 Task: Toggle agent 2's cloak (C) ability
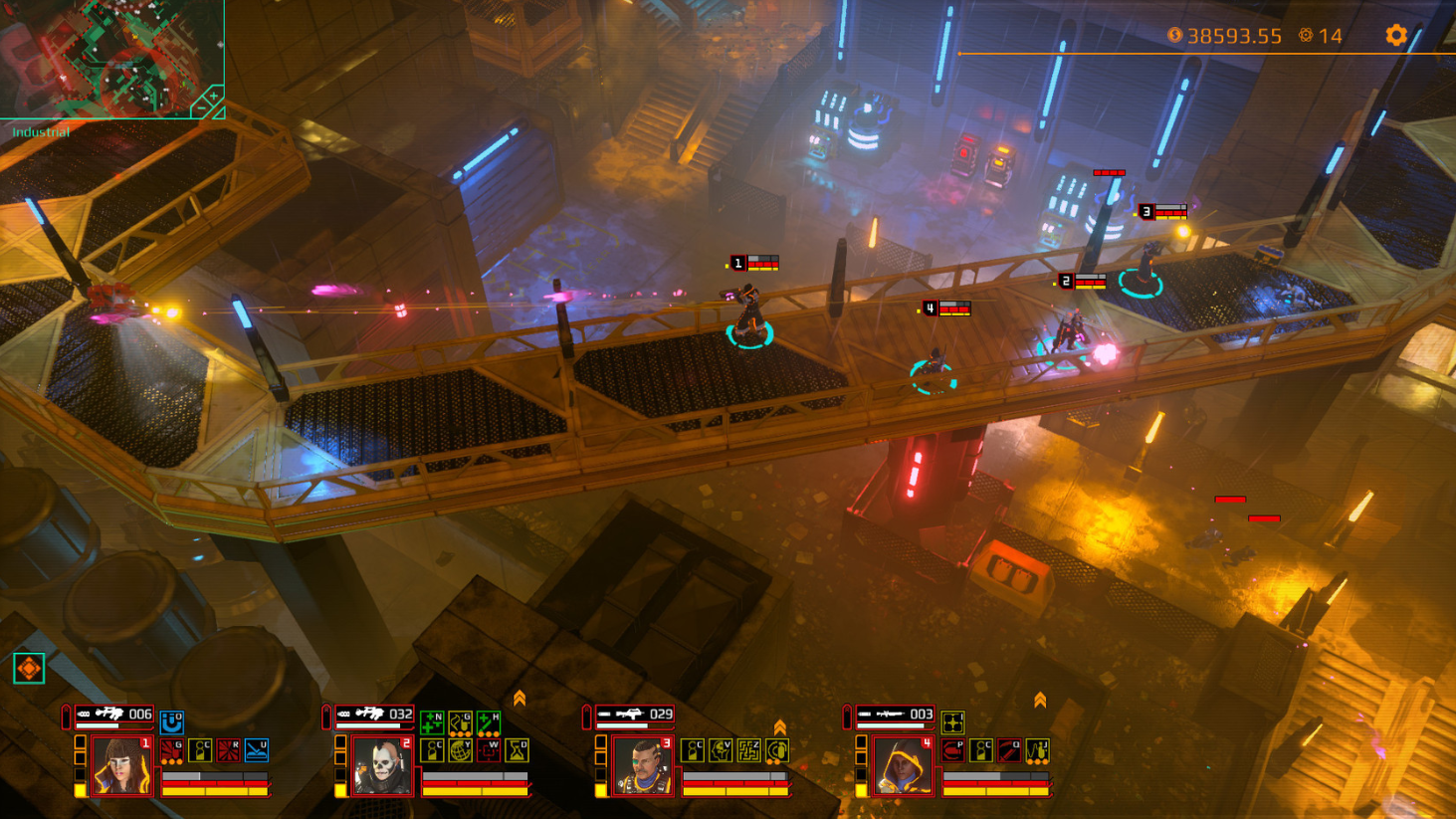(x=434, y=752)
